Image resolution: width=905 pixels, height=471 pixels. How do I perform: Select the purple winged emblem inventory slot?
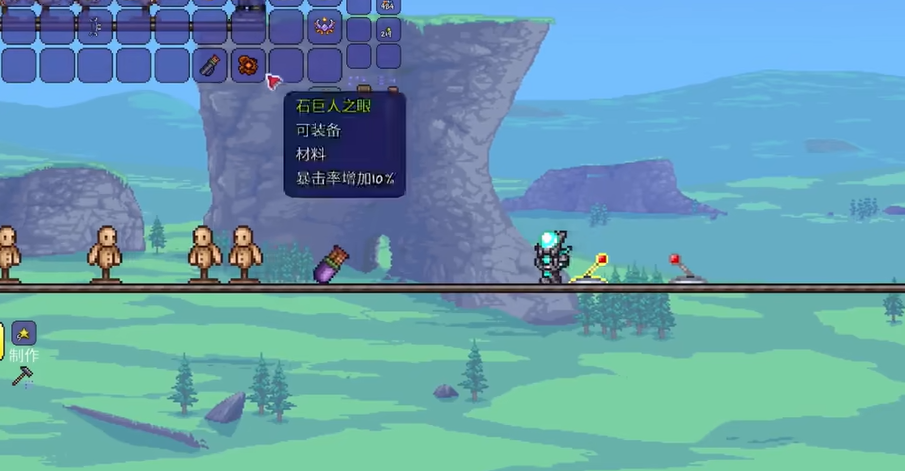(324, 26)
